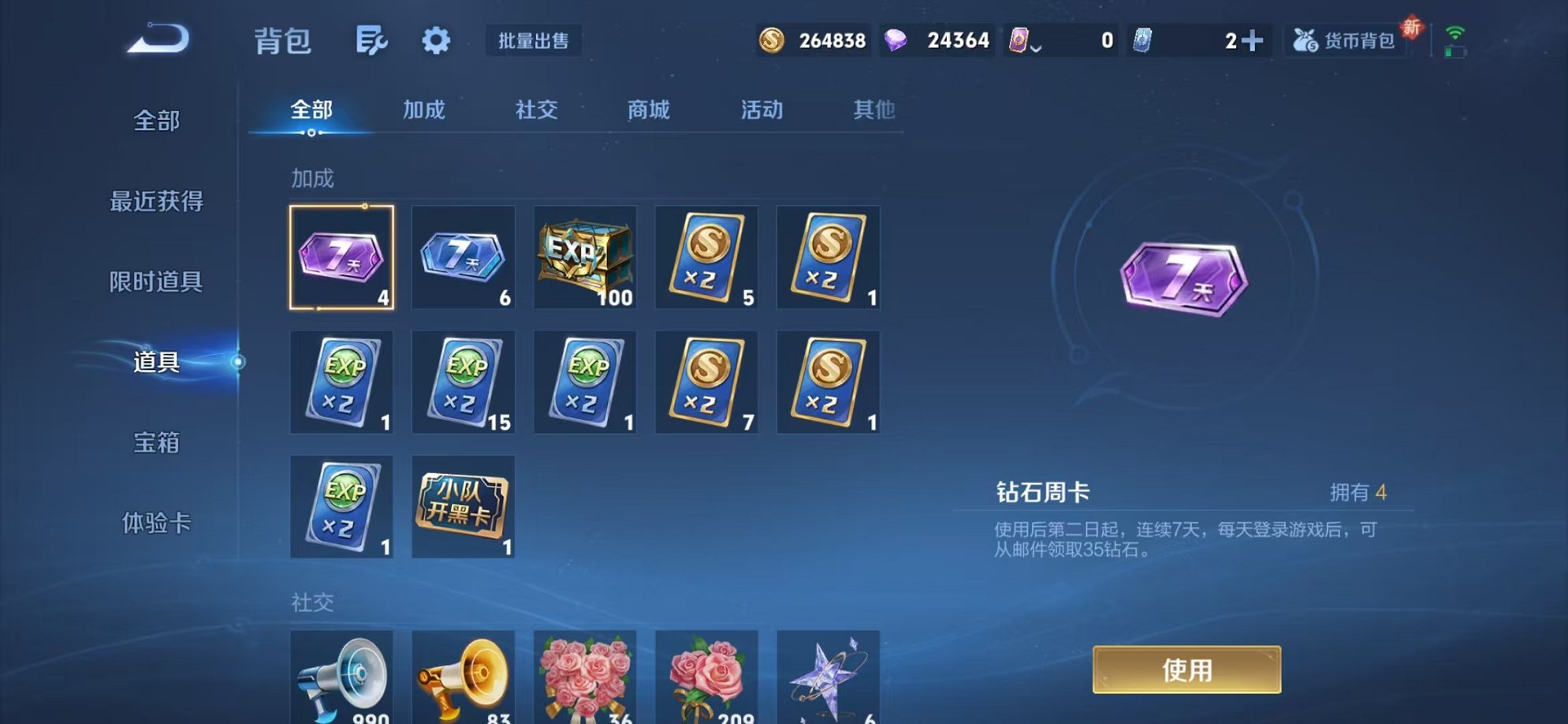Select the purple 7天 diamond weekly card

pyautogui.click(x=341, y=258)
